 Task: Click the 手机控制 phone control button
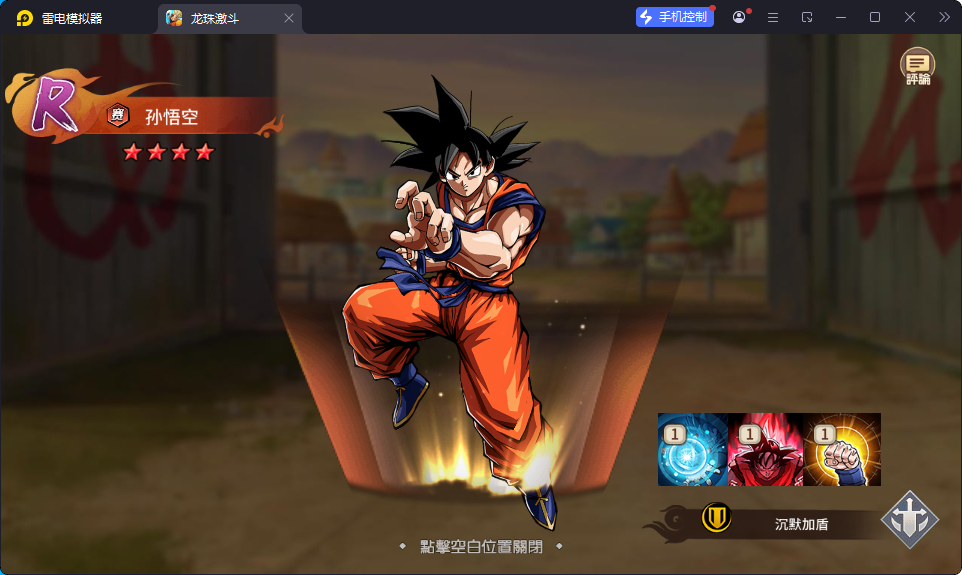click(674, 17)
